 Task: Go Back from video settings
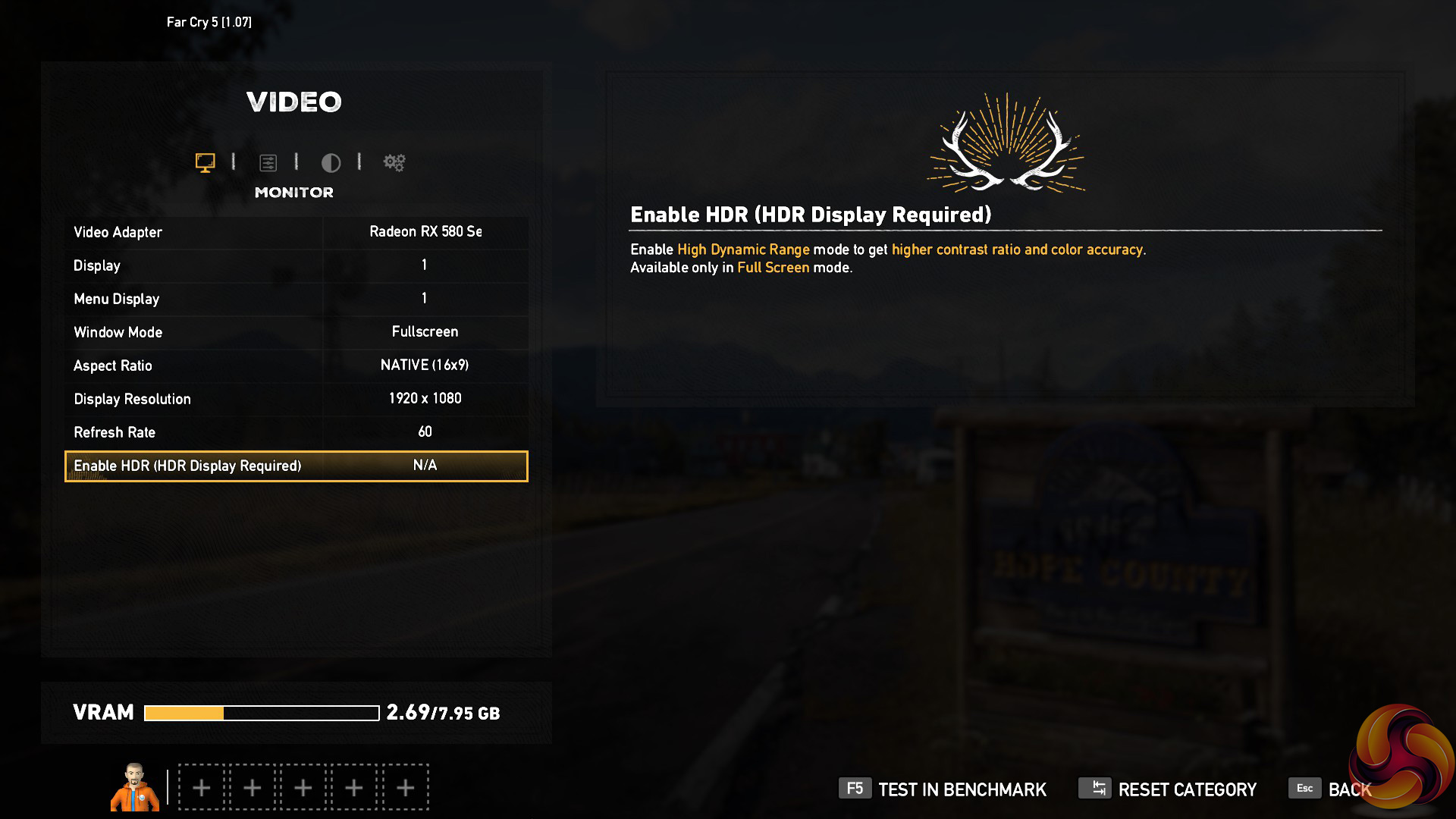[1330, 789]
